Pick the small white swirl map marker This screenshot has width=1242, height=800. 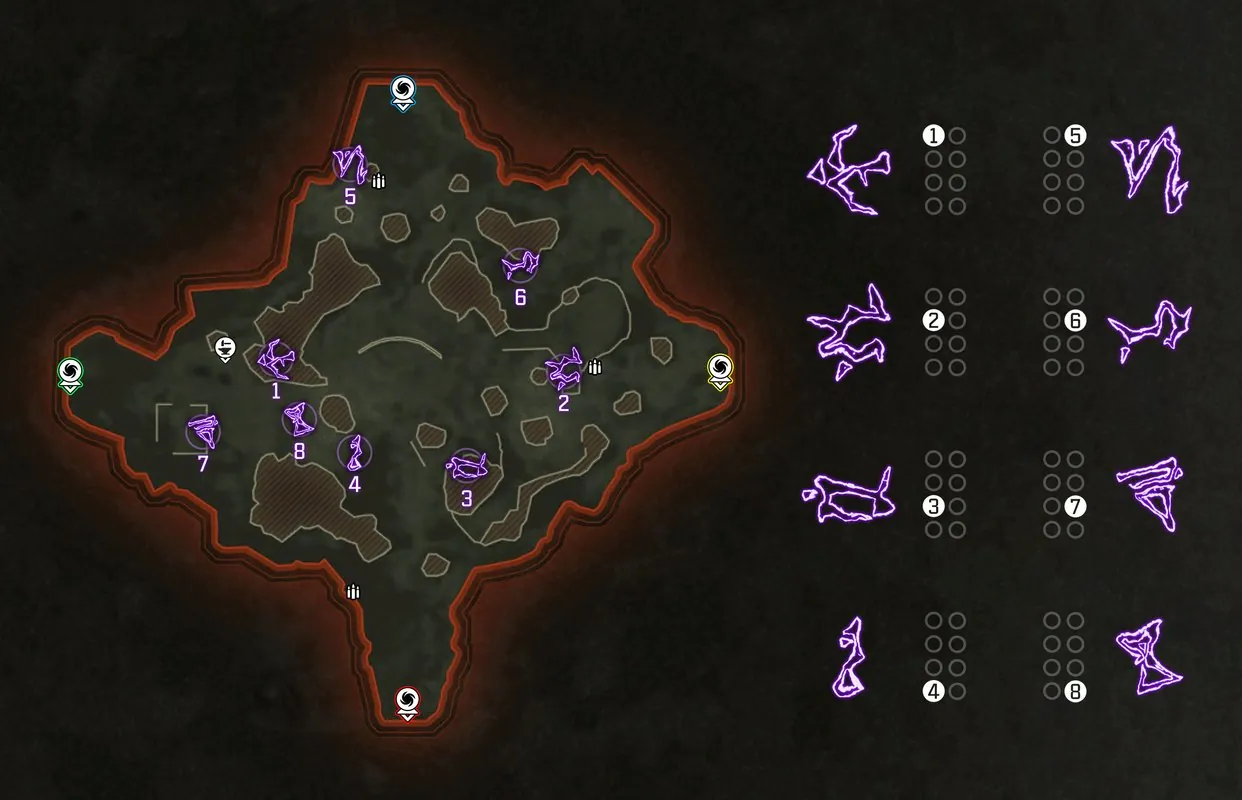[225, 347]
